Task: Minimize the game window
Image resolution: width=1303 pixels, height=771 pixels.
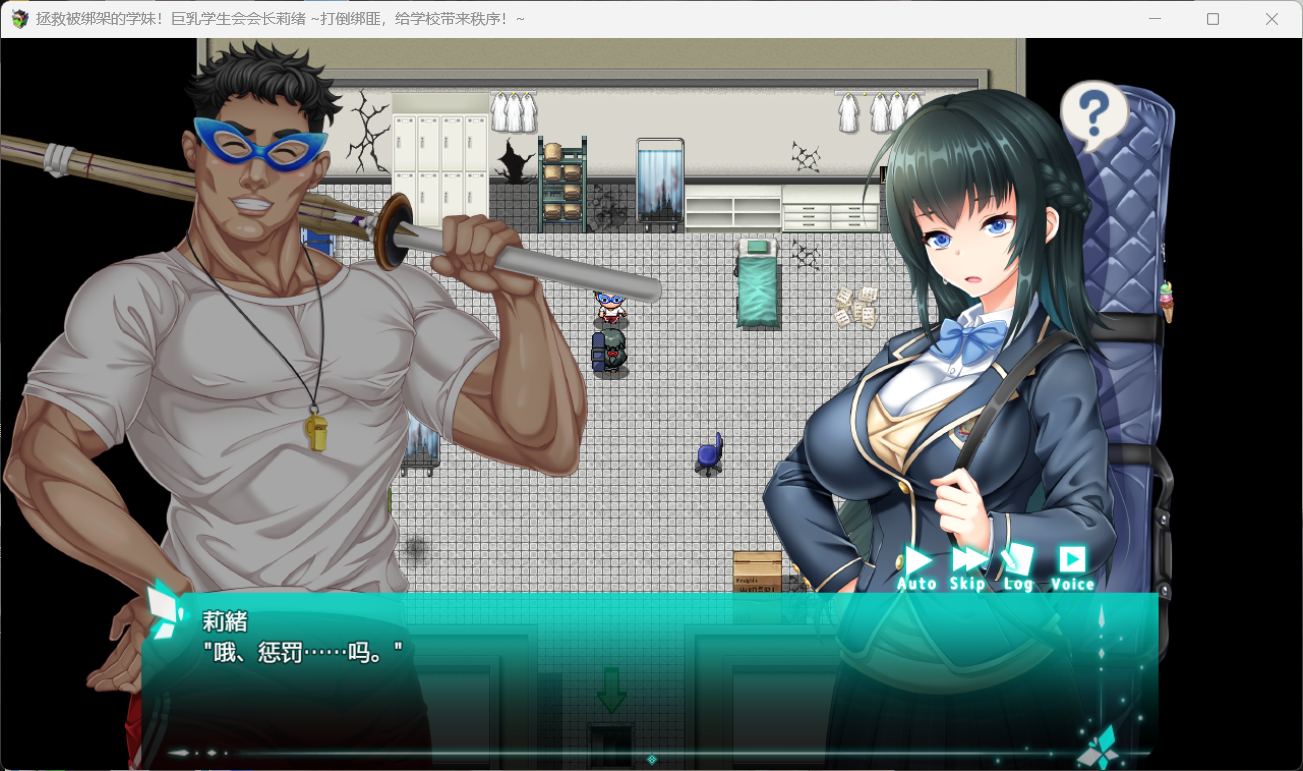Action: (x=1155, y=19)
